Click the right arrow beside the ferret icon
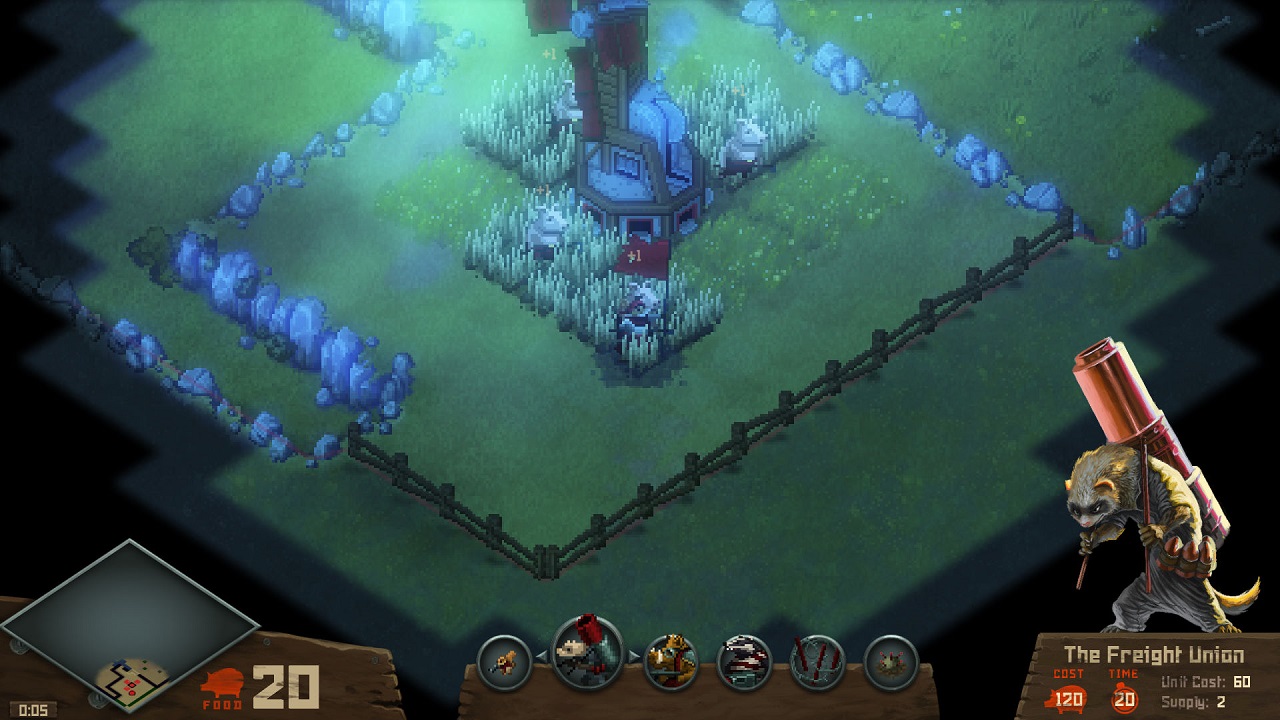 pos(633,657)
